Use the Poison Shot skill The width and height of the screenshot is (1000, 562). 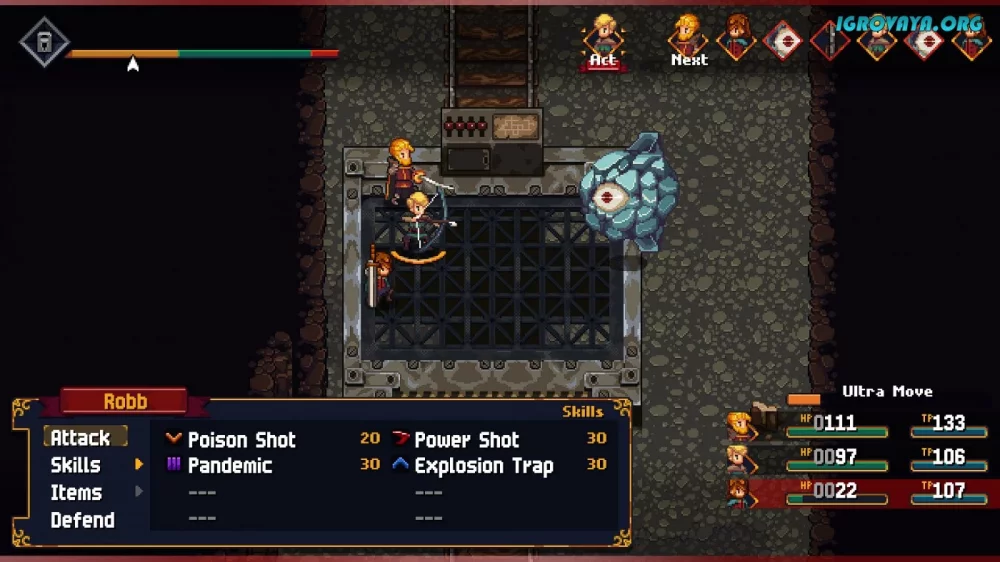click(241, 440)
